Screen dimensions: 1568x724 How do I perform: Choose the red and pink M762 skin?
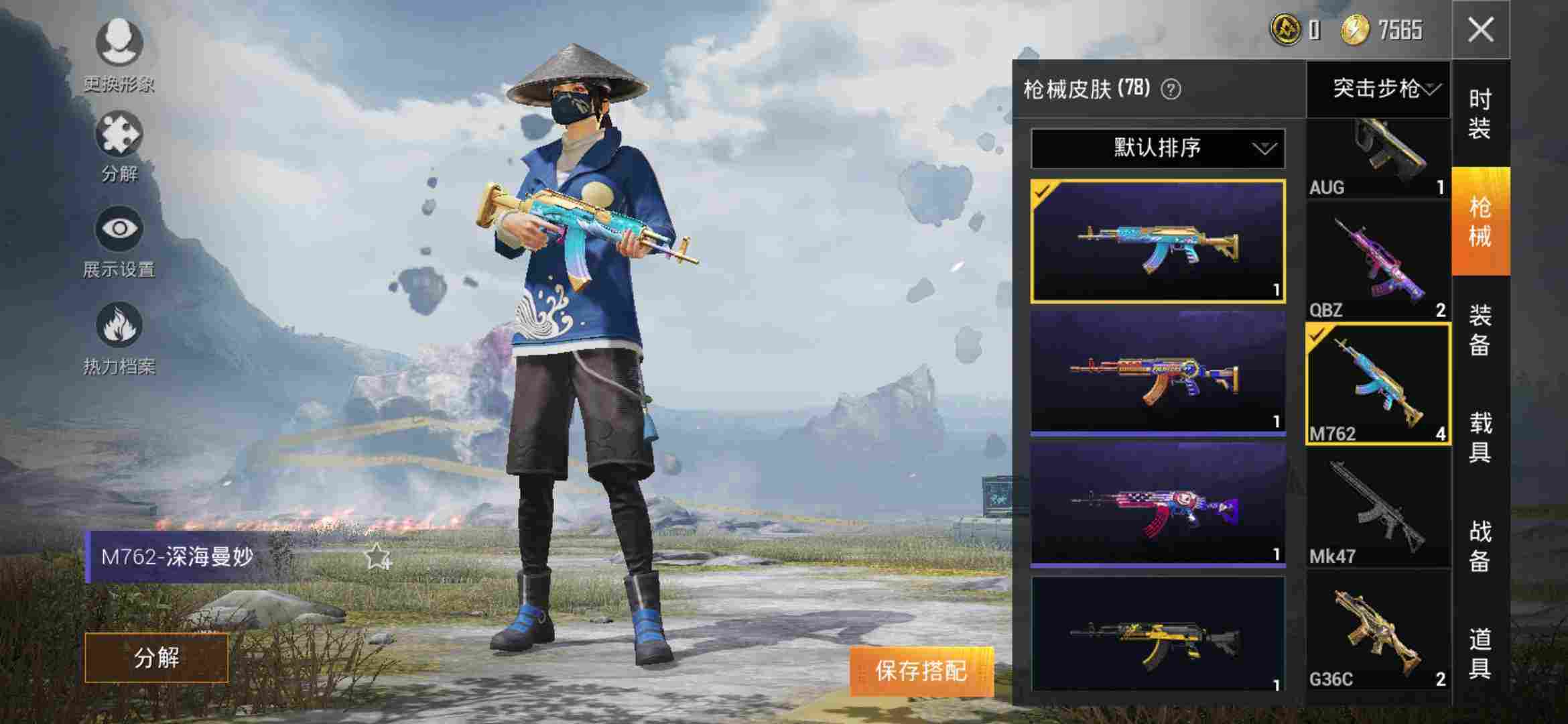(1157, 504)
